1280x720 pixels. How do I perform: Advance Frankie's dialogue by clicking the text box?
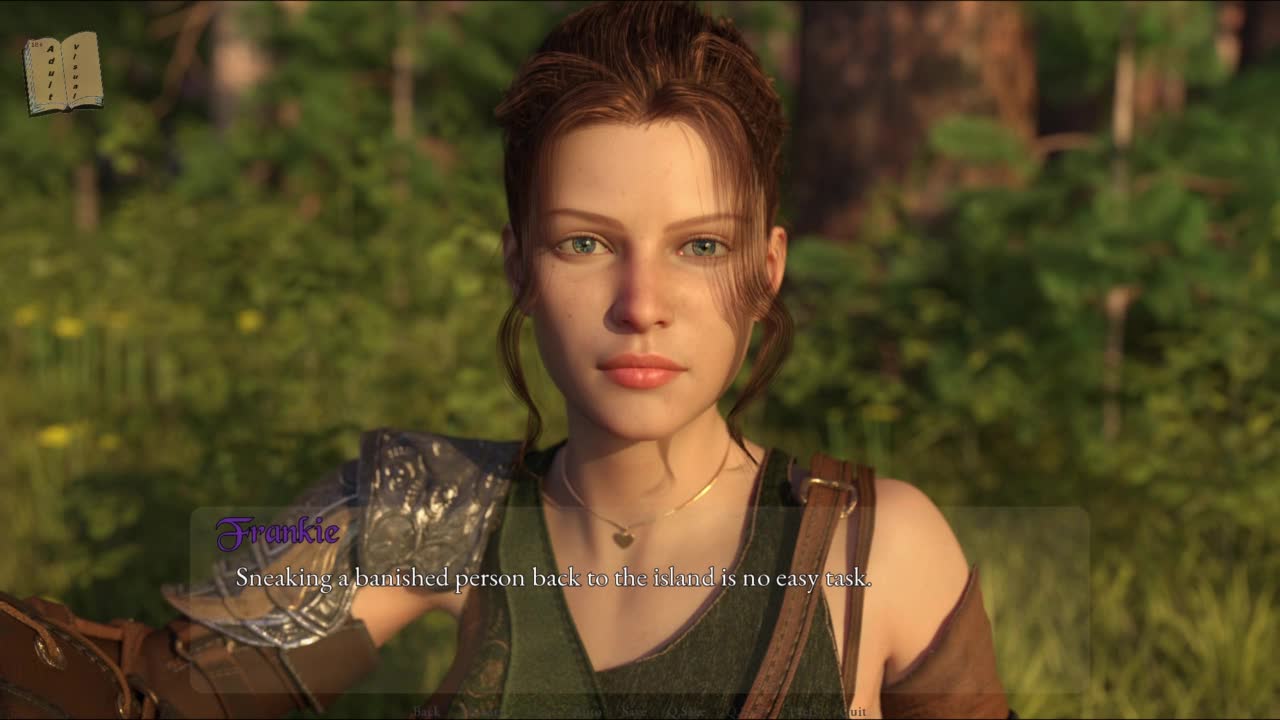tap(640, 600)
